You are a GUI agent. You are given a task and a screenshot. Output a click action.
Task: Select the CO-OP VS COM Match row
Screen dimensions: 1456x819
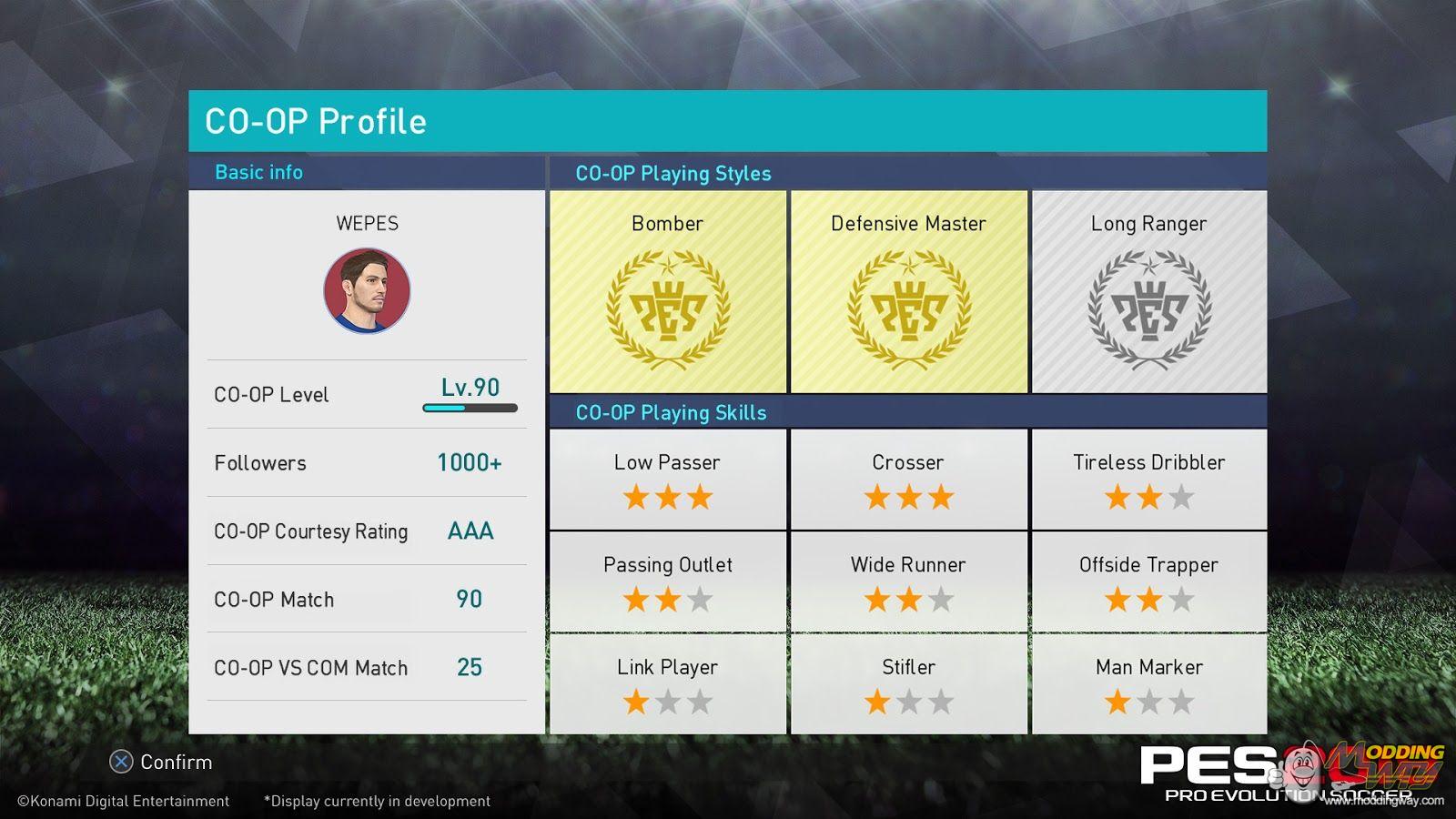pos(367,667)
